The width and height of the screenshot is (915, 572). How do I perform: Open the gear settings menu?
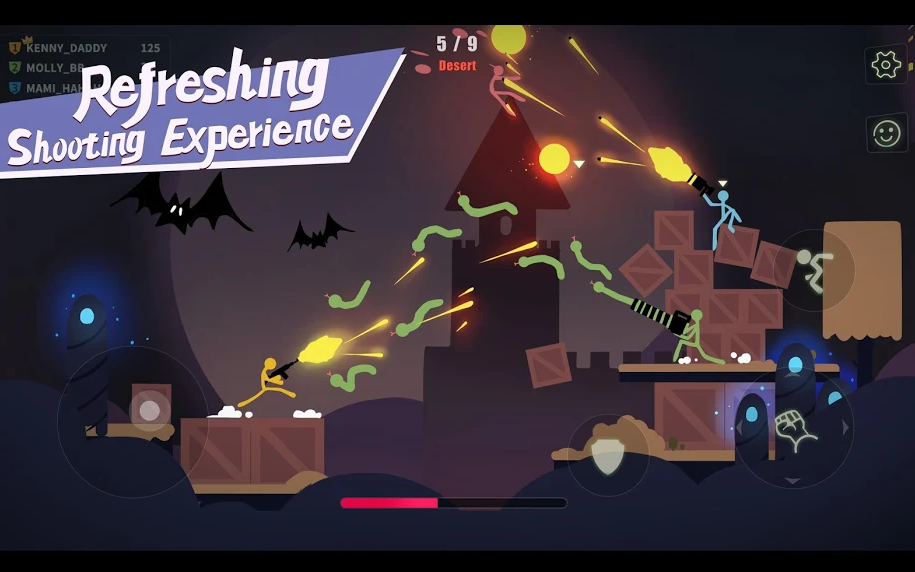pyautogui.click(x=886, y=65)
